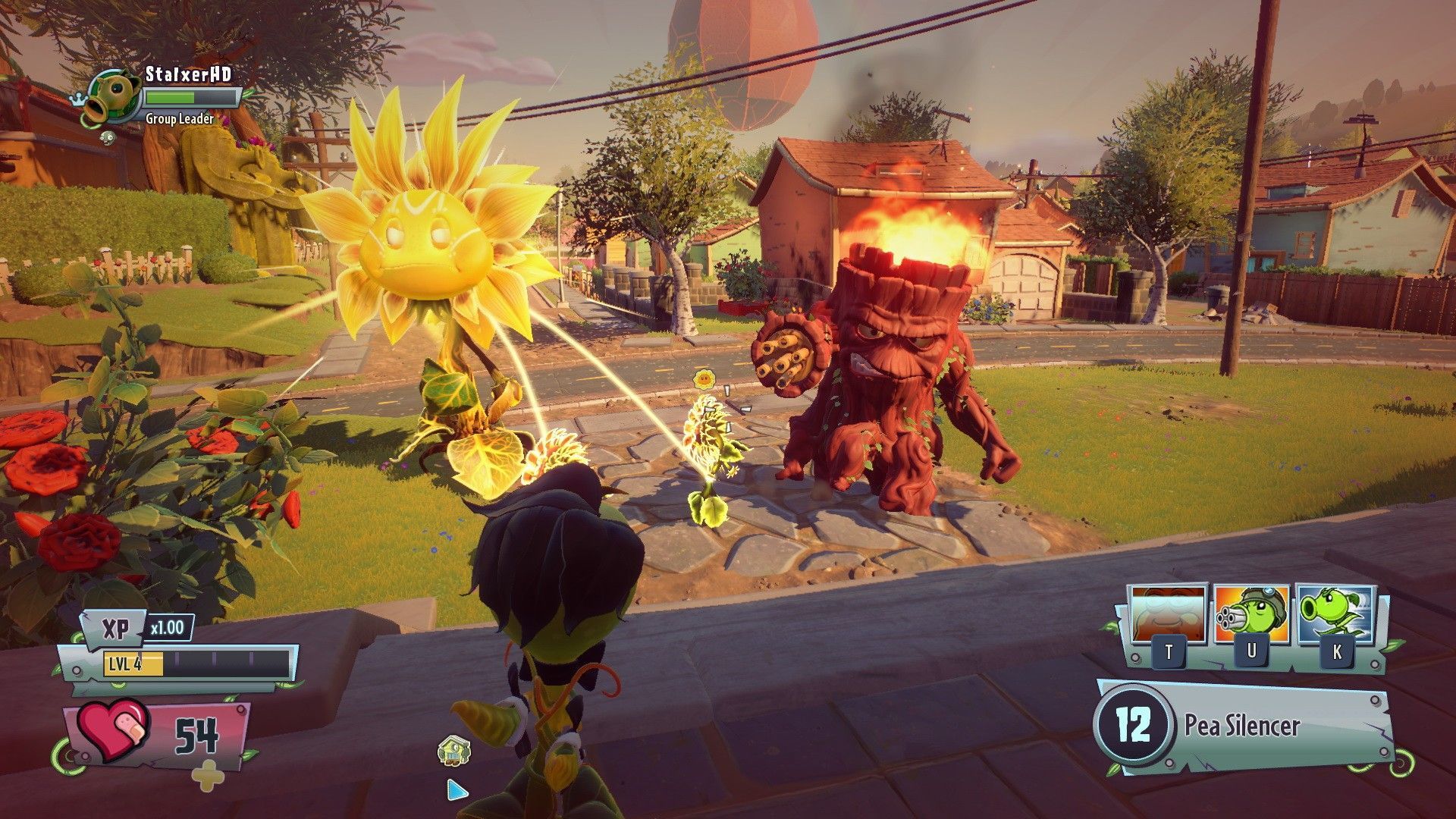Select the red cooling-down ability icon
This screenshot has width=1456, height=819.
(x=1168, y=615)
